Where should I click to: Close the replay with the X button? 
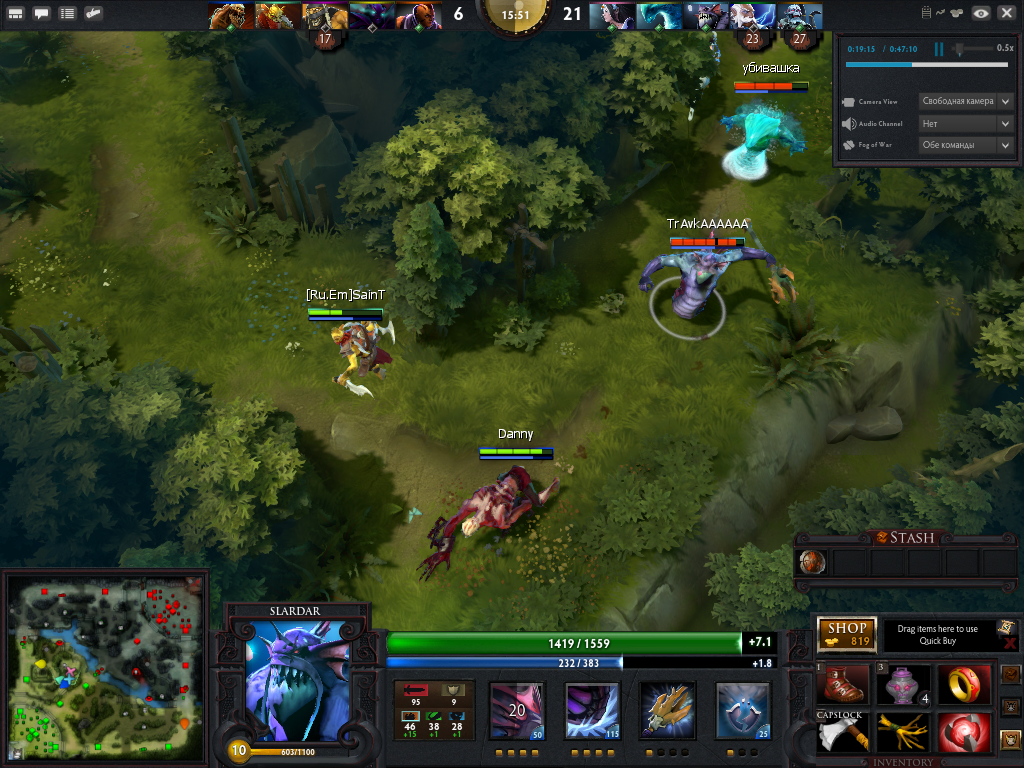[1006, 13]
